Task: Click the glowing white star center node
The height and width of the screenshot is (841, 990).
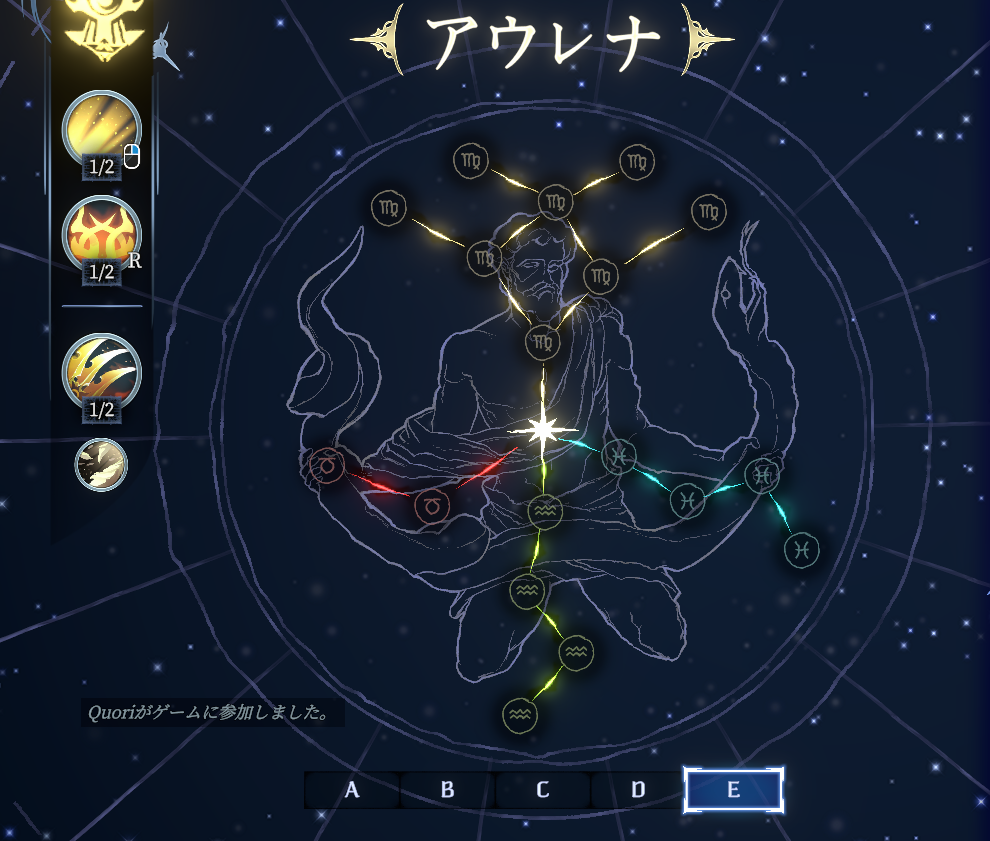Action: (x=543, y=430)
